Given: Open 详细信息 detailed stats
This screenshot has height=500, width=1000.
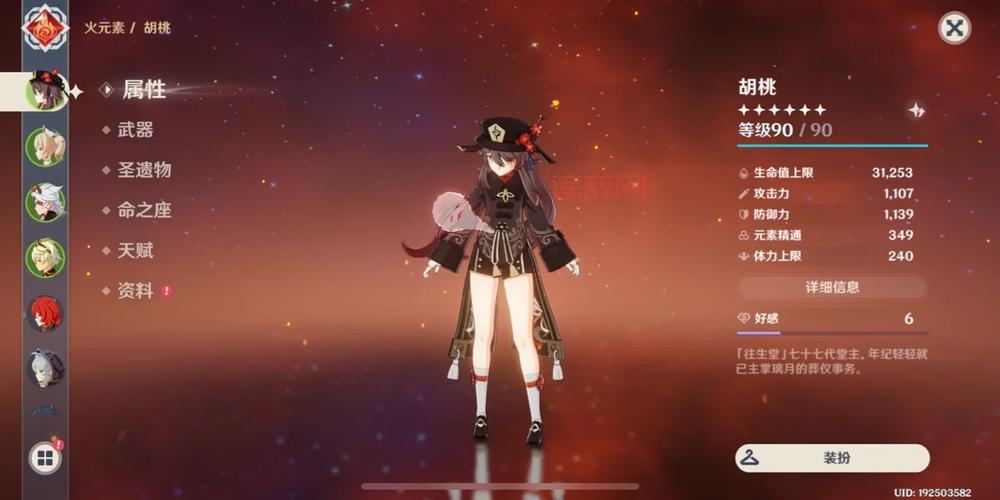Looking at the screenshot, I should [832, 287].
